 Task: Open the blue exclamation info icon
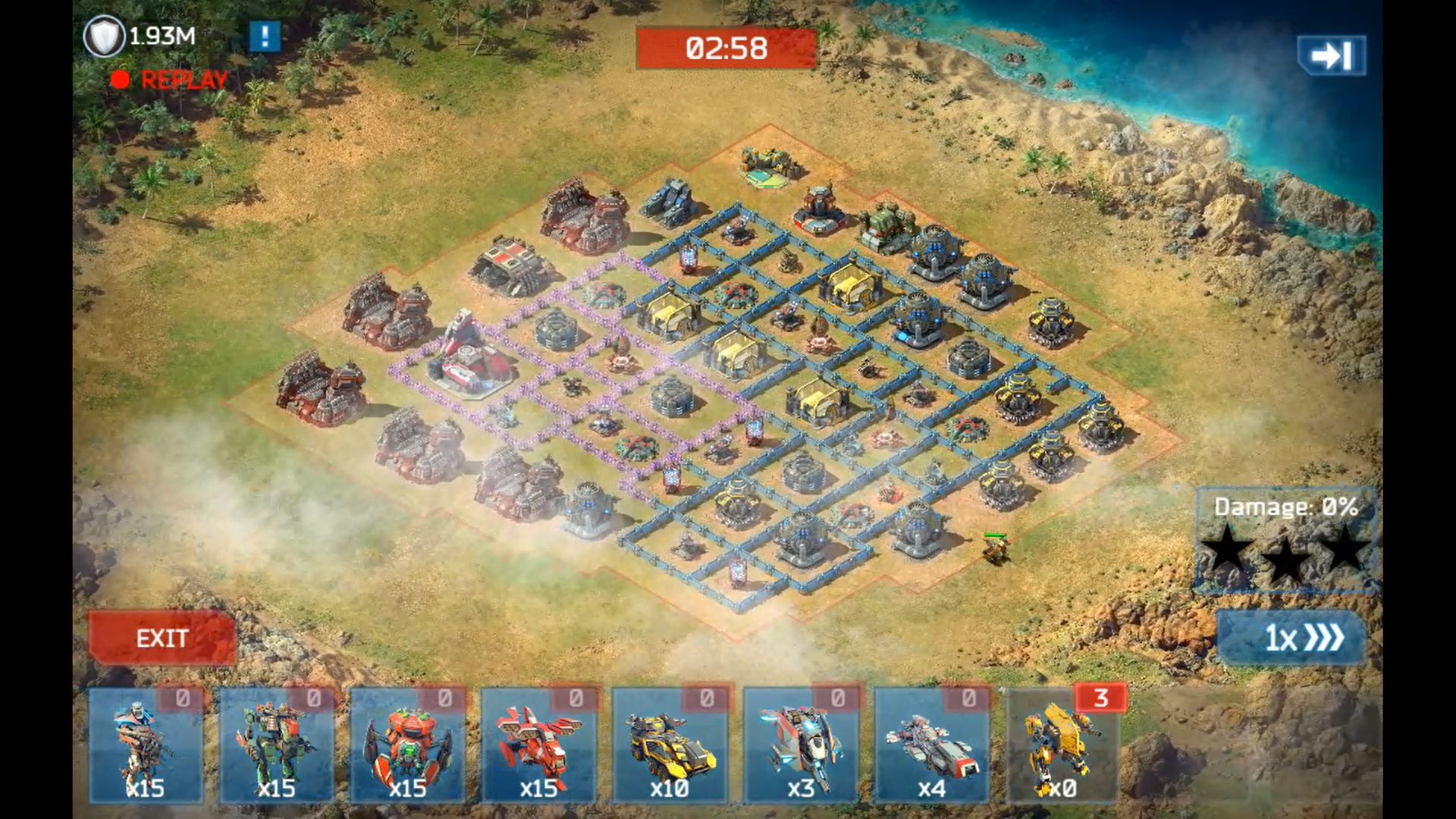[x=265, y=36]
